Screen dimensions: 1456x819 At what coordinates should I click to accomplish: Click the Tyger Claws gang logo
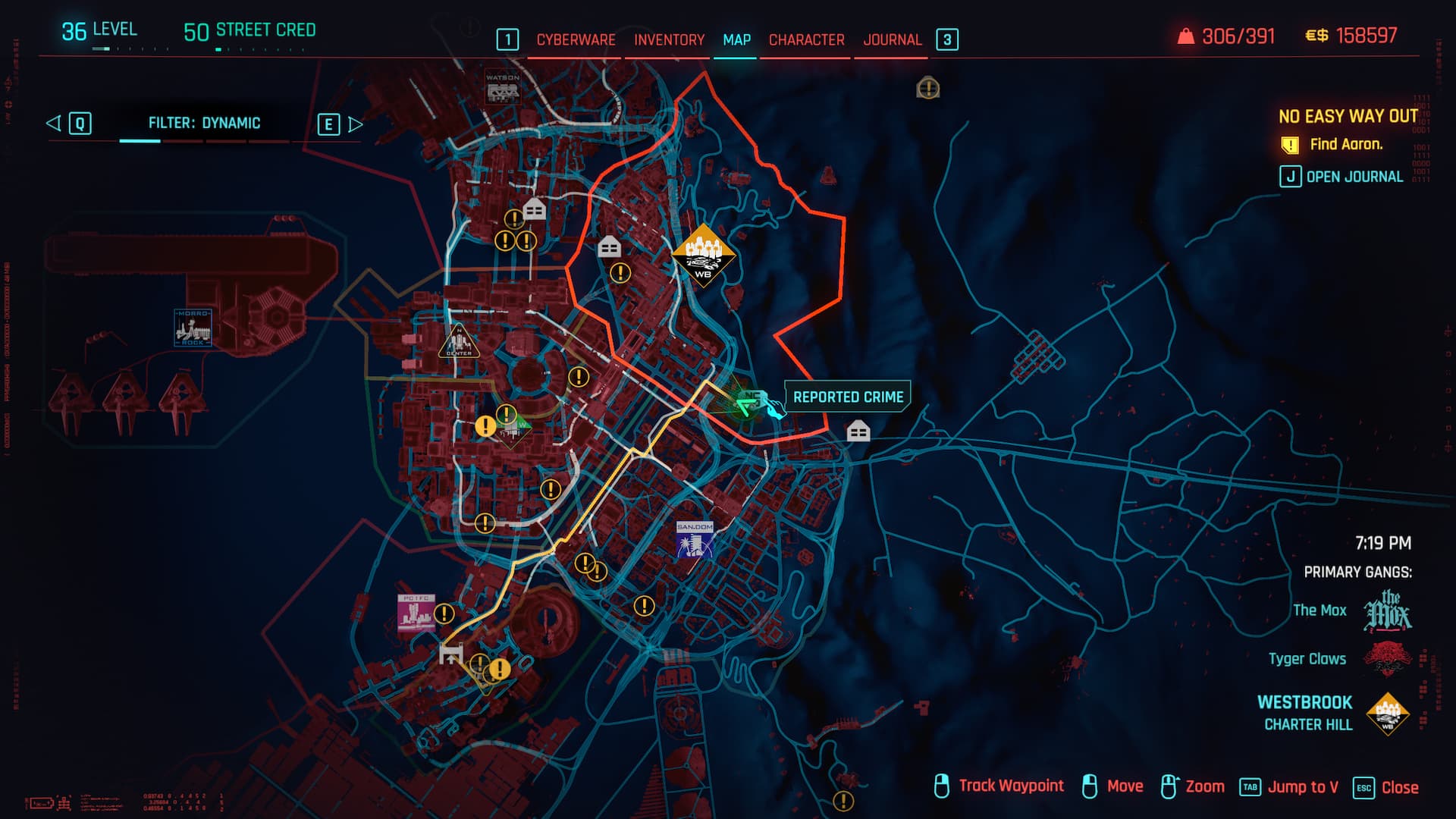pos(1387,658)
